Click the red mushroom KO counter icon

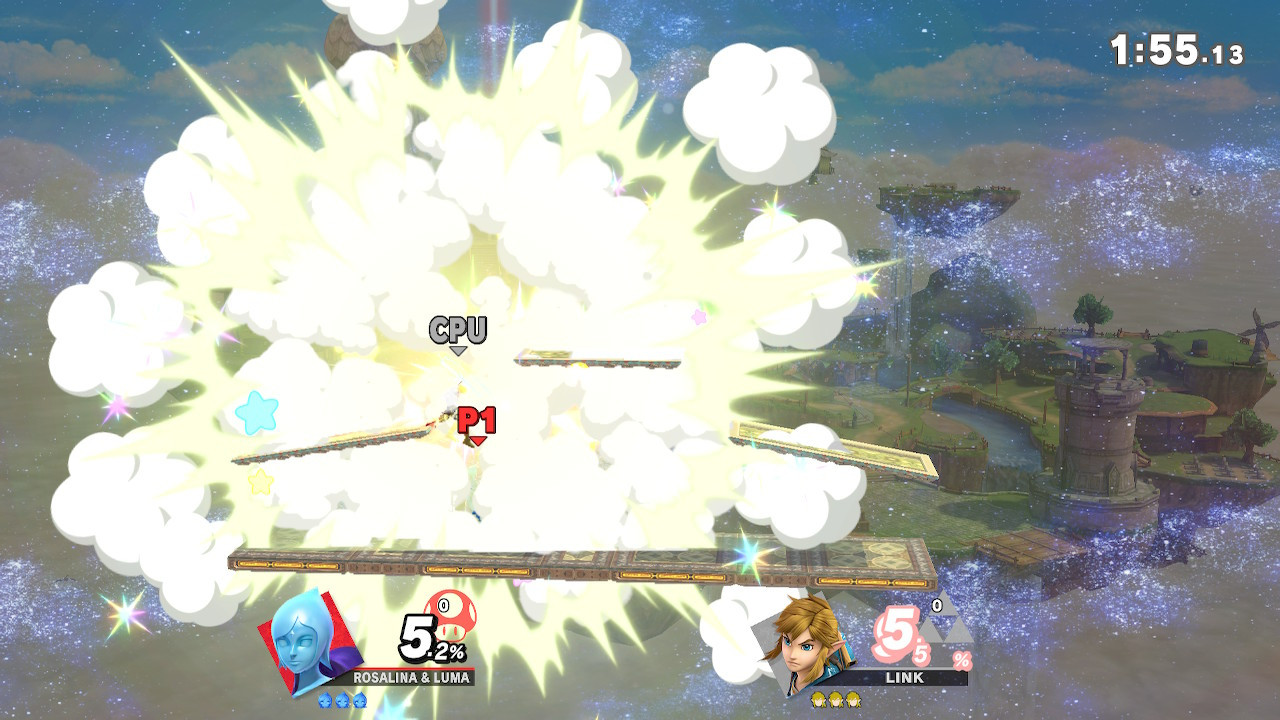pyautogui.click(x=453, y=617)
